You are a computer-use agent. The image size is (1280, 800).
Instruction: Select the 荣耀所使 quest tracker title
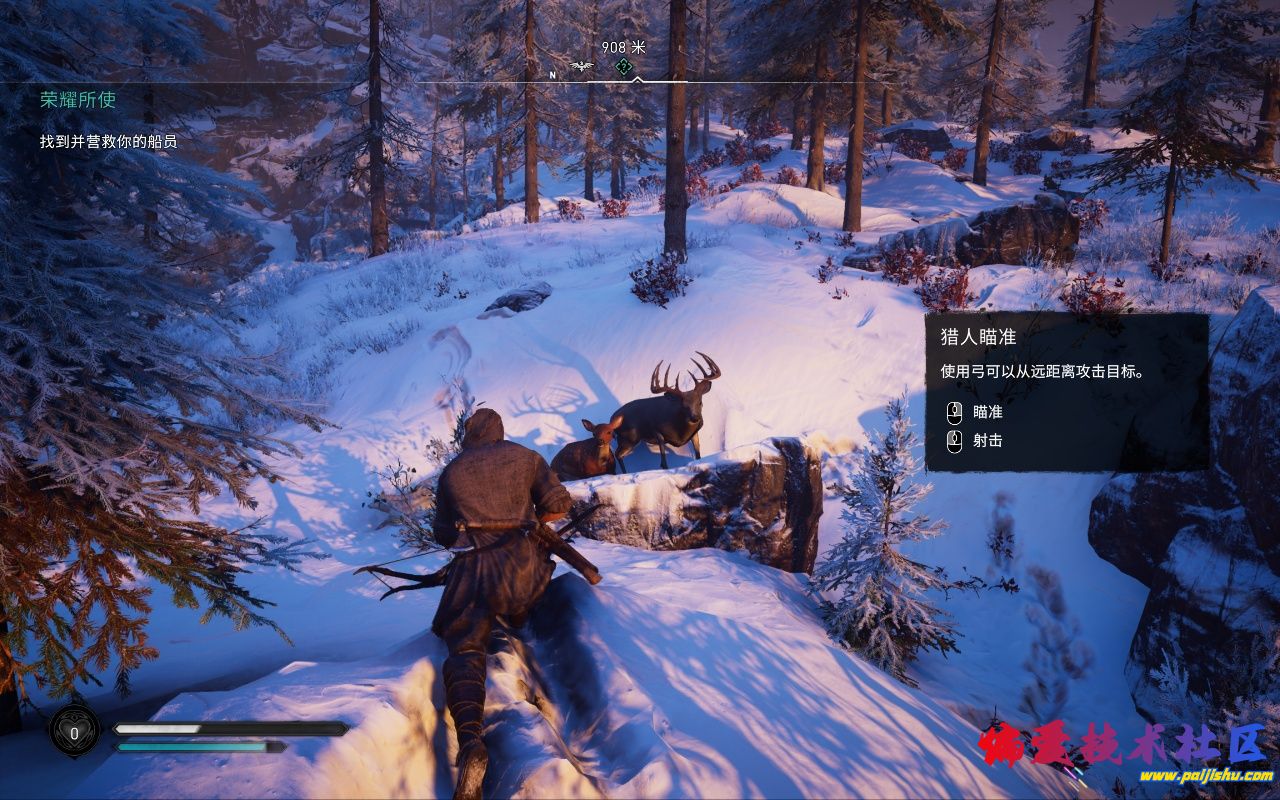[78, 100]
